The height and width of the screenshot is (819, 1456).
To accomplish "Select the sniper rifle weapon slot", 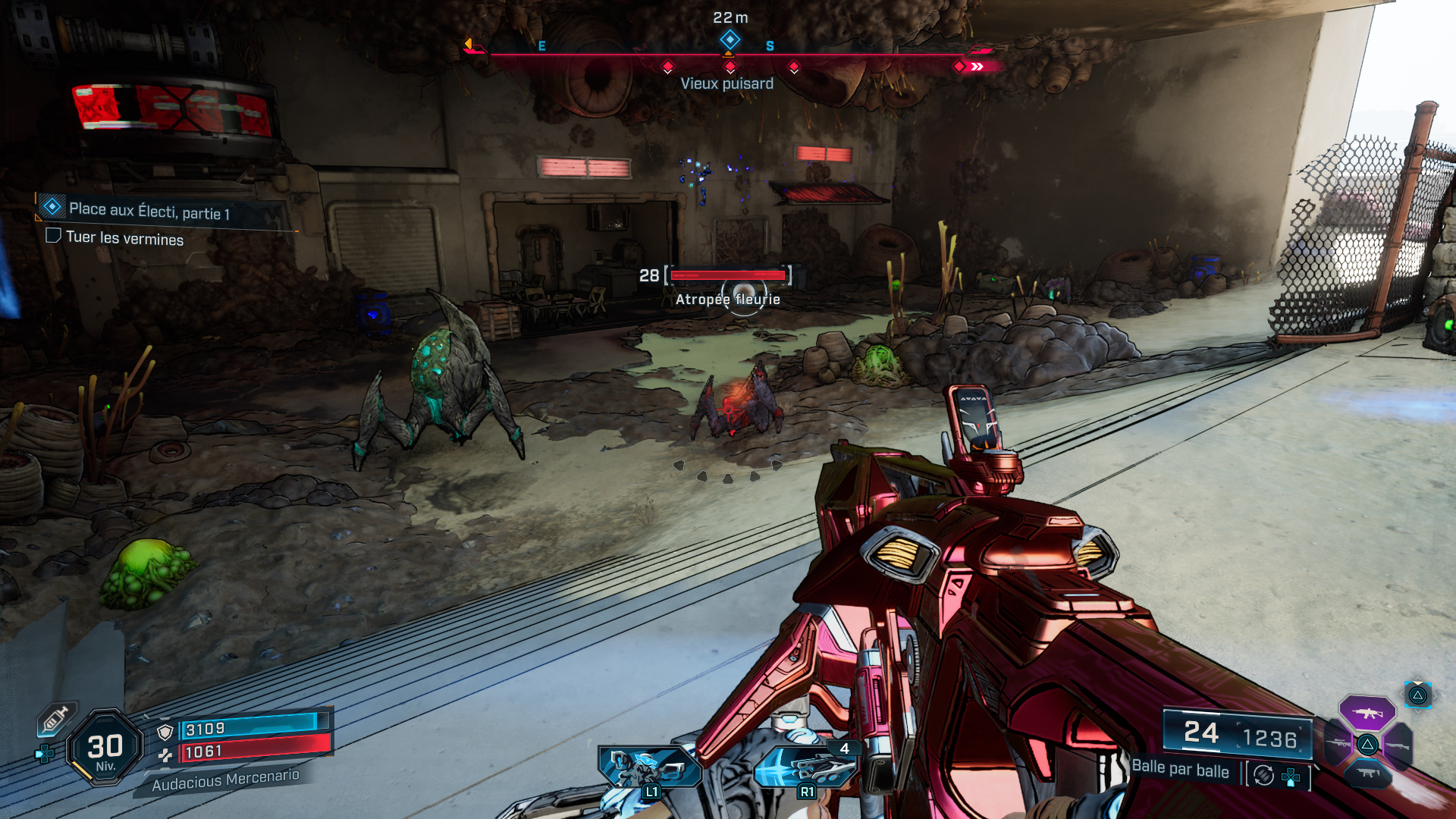I will [1338, 742].
